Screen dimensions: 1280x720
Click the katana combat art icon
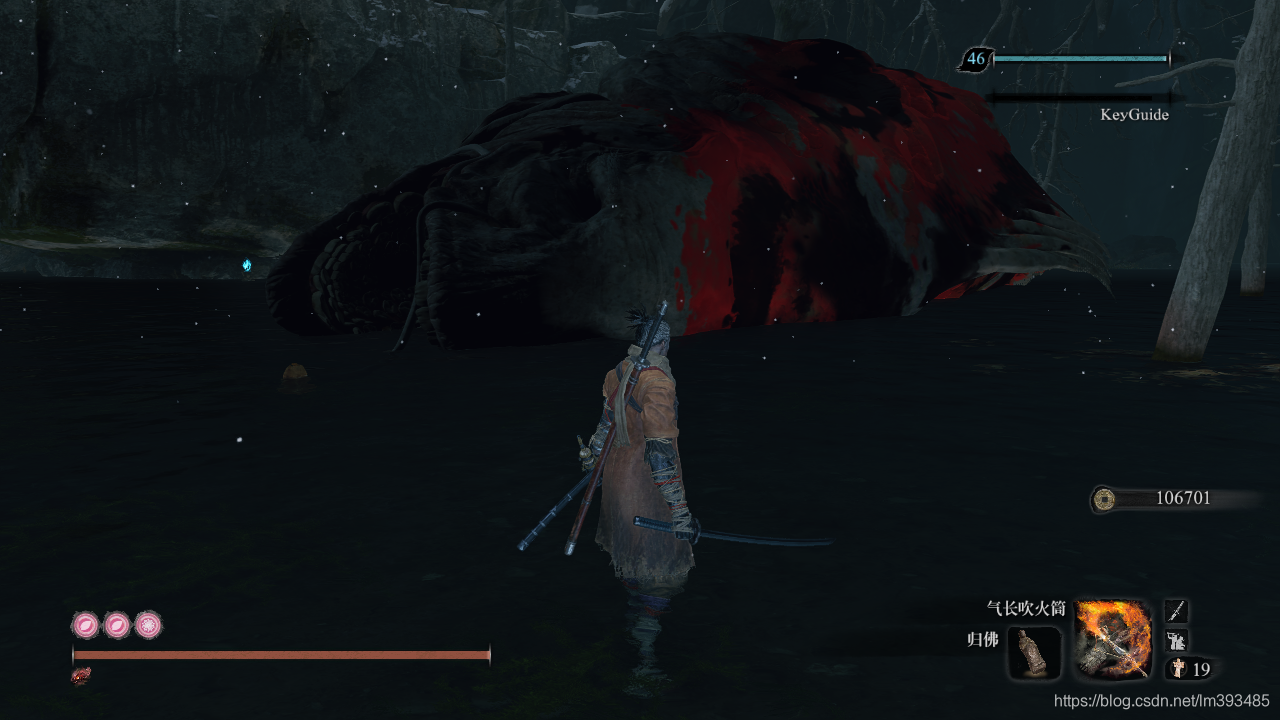pos(1177,611)
